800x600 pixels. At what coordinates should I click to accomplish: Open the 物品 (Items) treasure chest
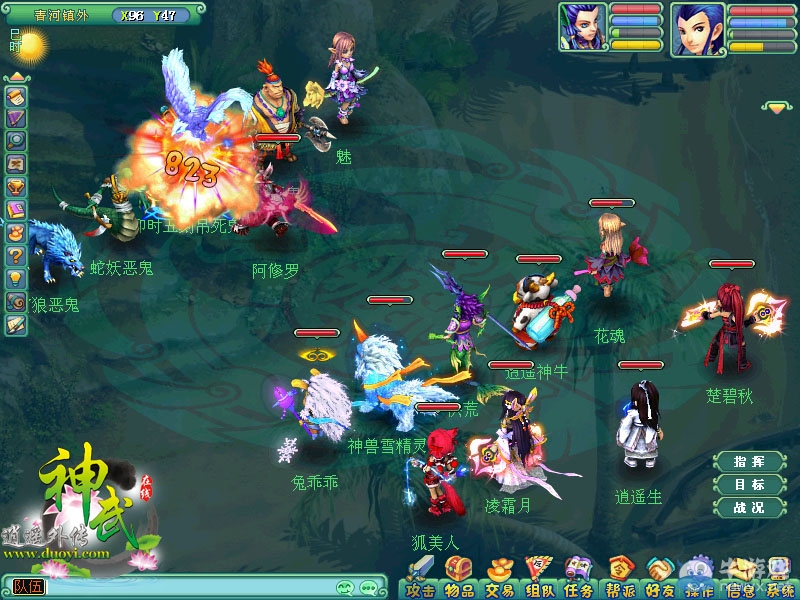tap(460, 579)
